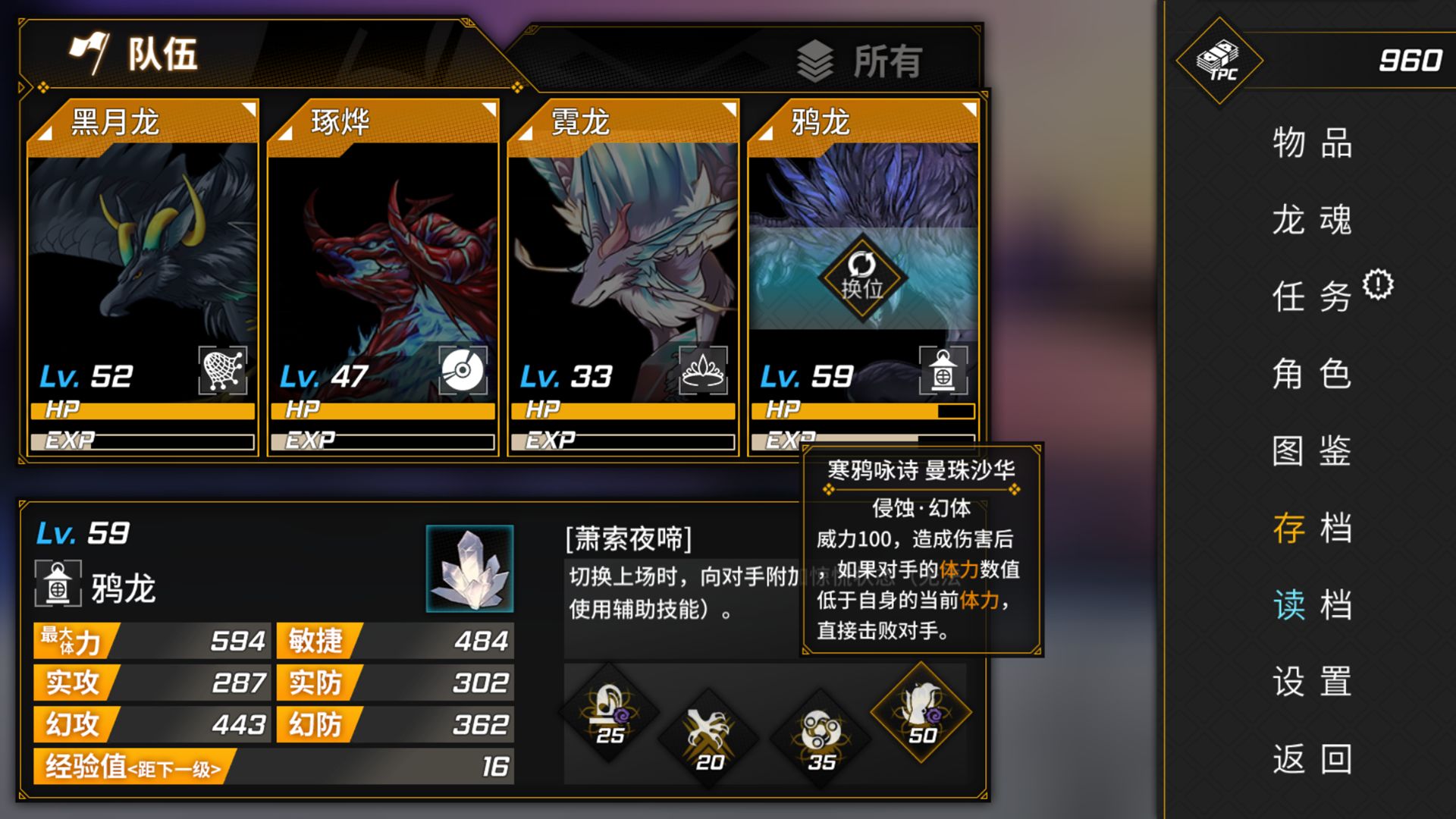
Task: Toggle 换位 swap mode on the 鸦龙 card
Action: [x=862, y=277]
